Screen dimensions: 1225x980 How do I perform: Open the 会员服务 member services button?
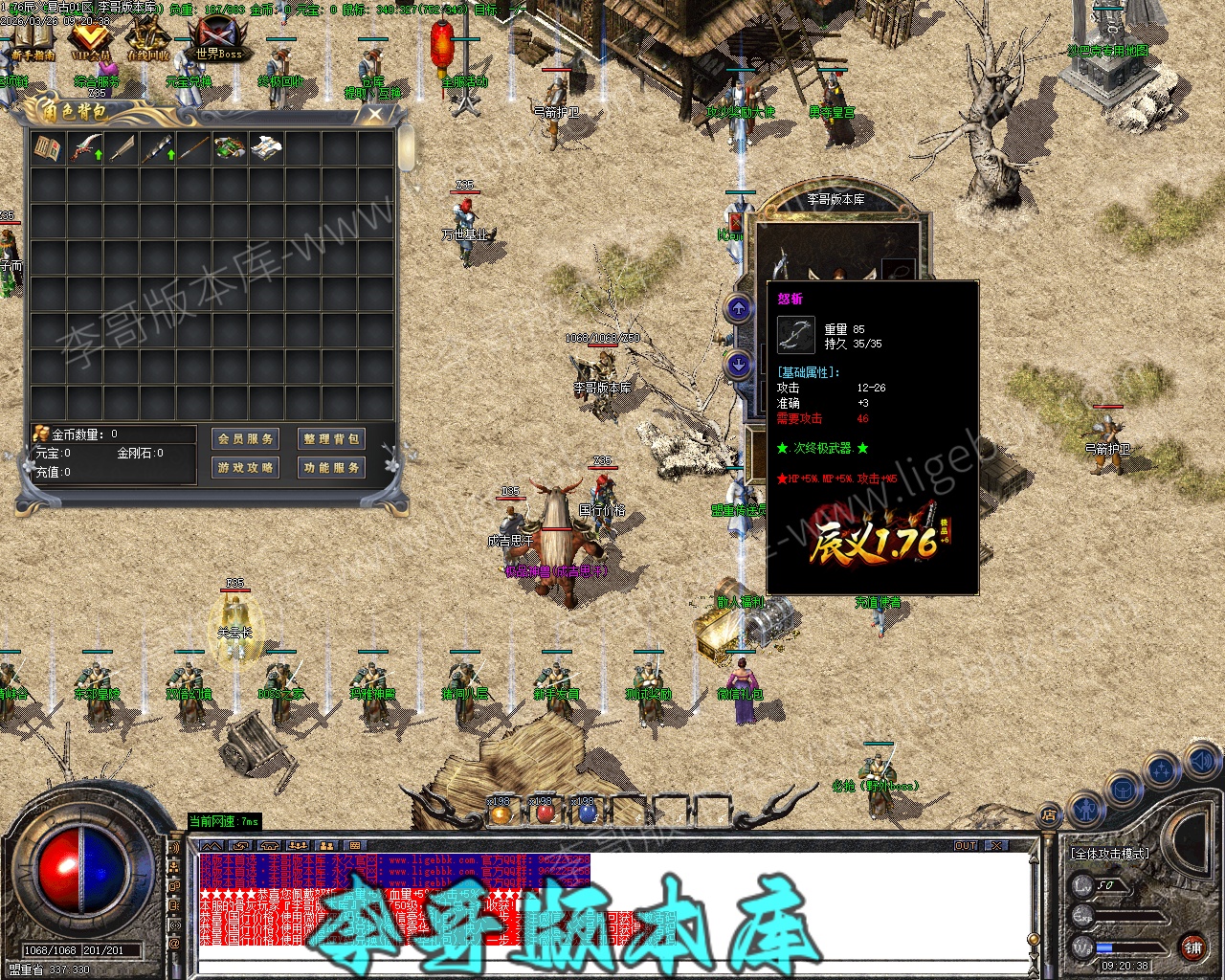245,438
